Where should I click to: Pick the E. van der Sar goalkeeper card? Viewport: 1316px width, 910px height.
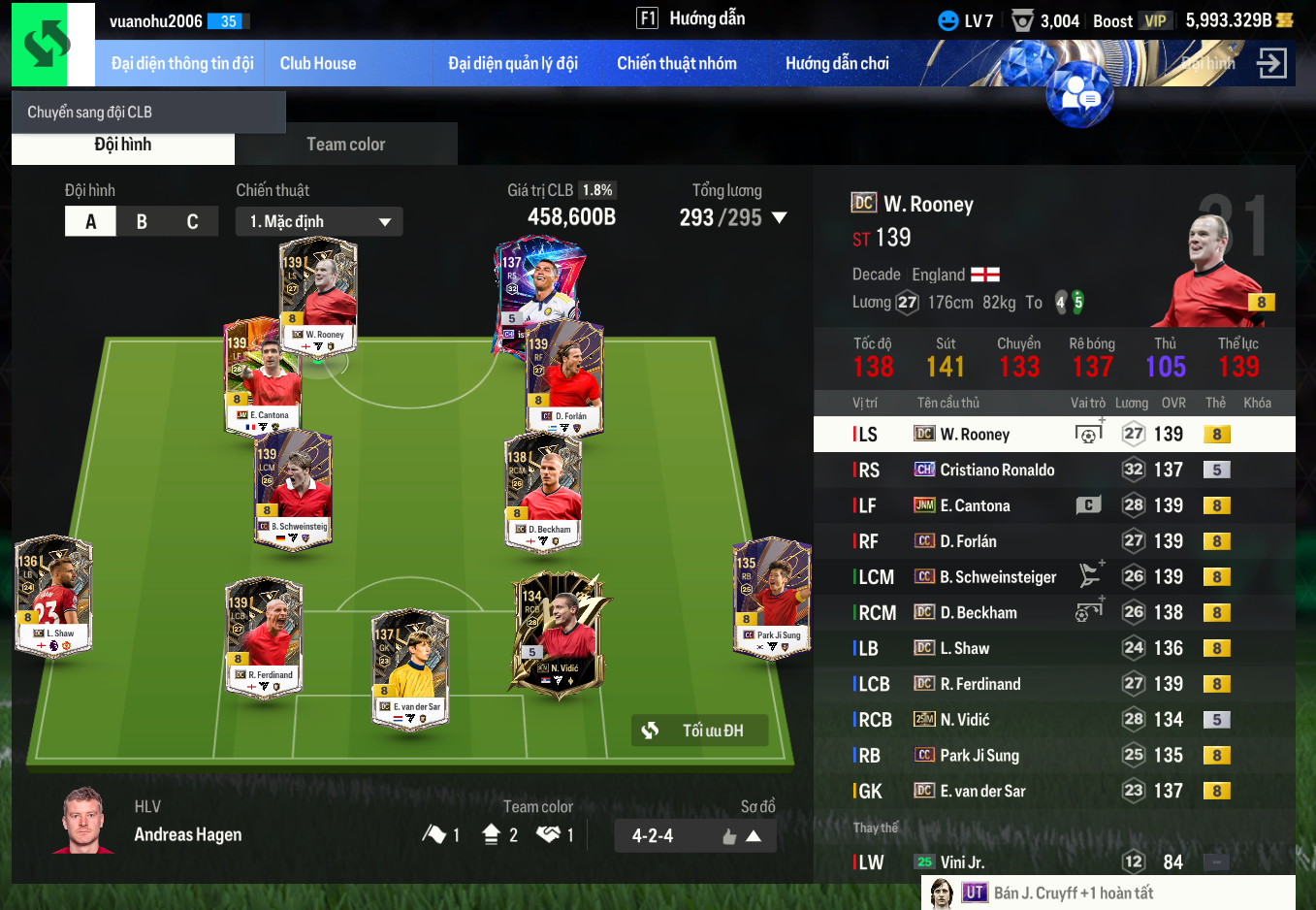click(x=411, y=669)
